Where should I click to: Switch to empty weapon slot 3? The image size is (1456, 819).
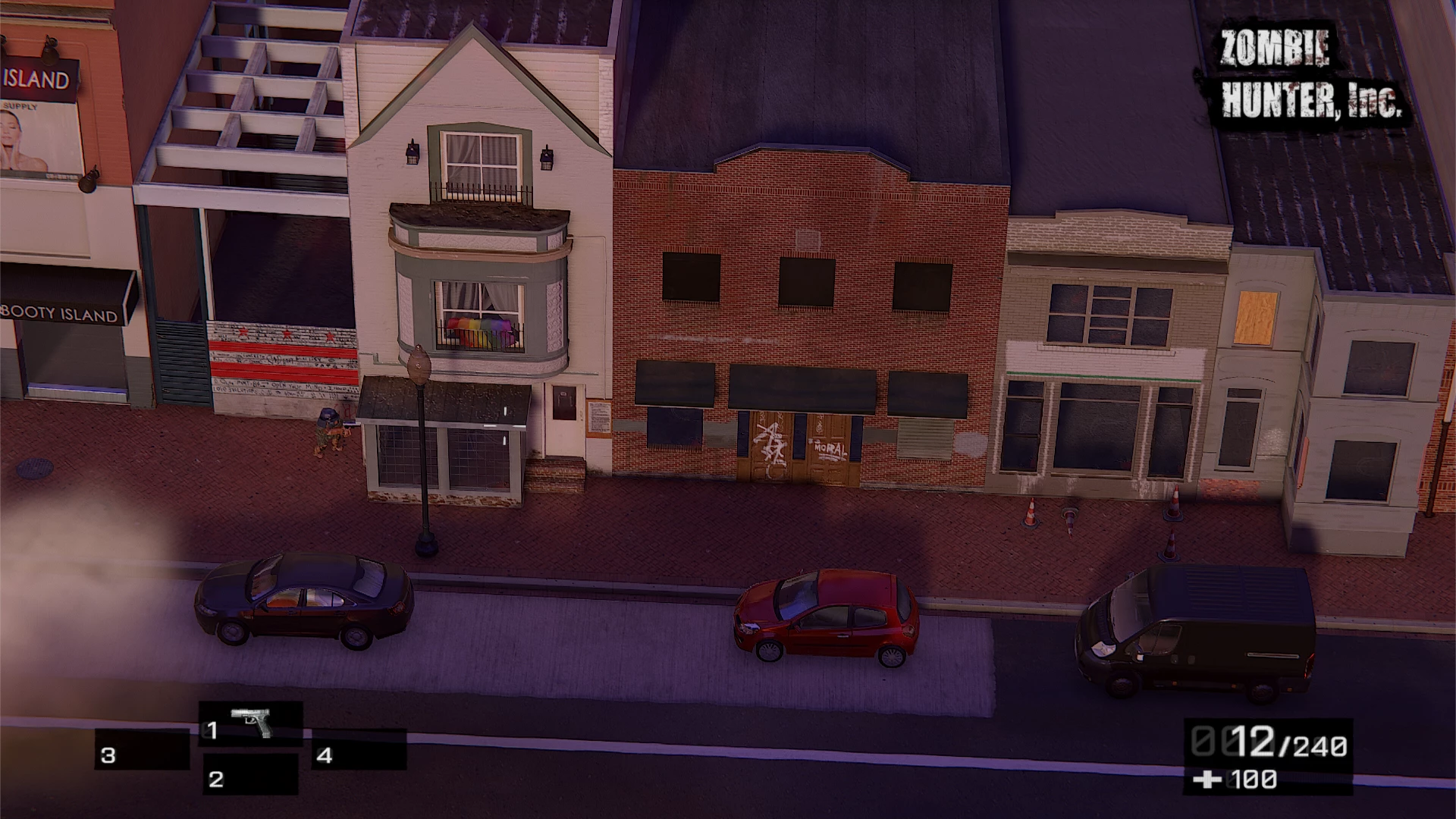pyautogui.click(x=142, y=750)
